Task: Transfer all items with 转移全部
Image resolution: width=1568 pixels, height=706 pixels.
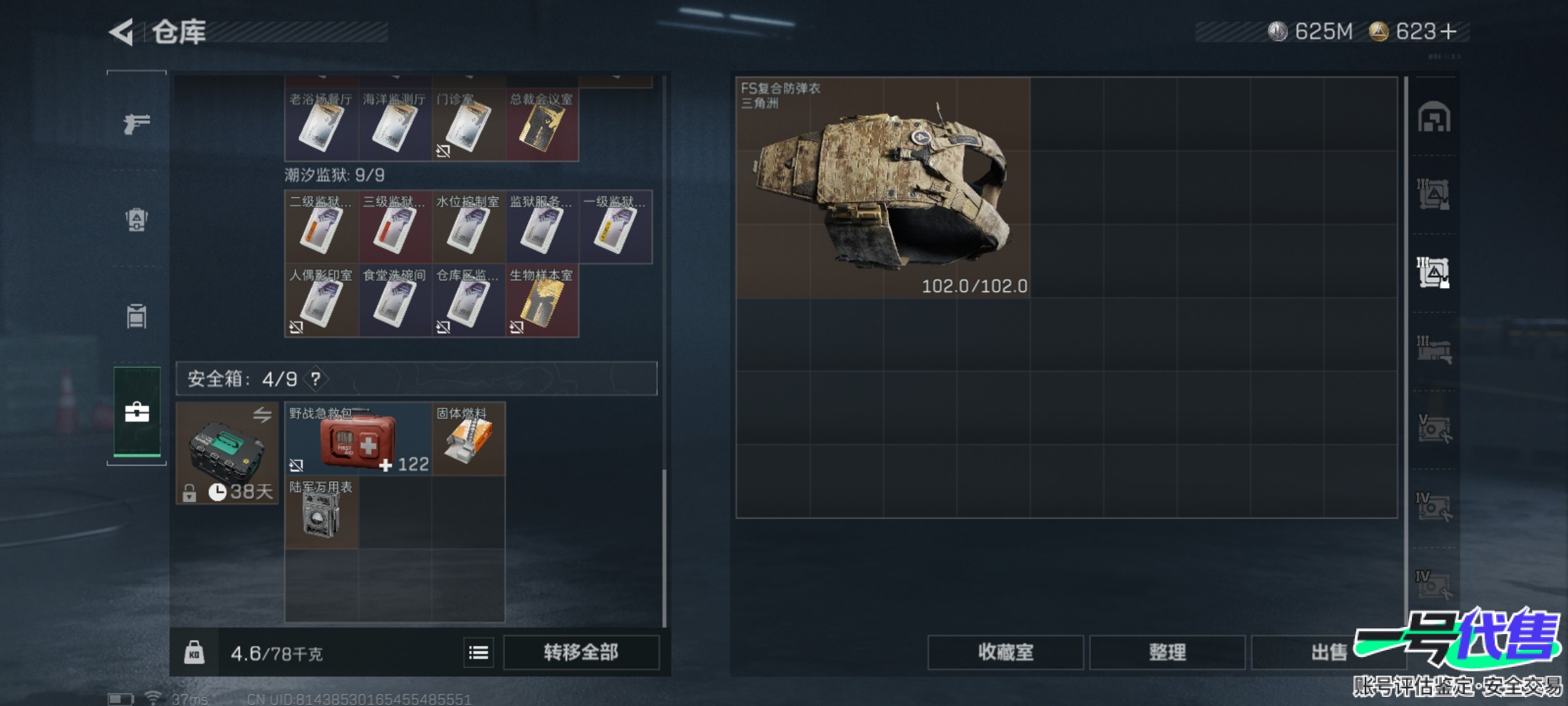Action: click(x=581, y=652)
